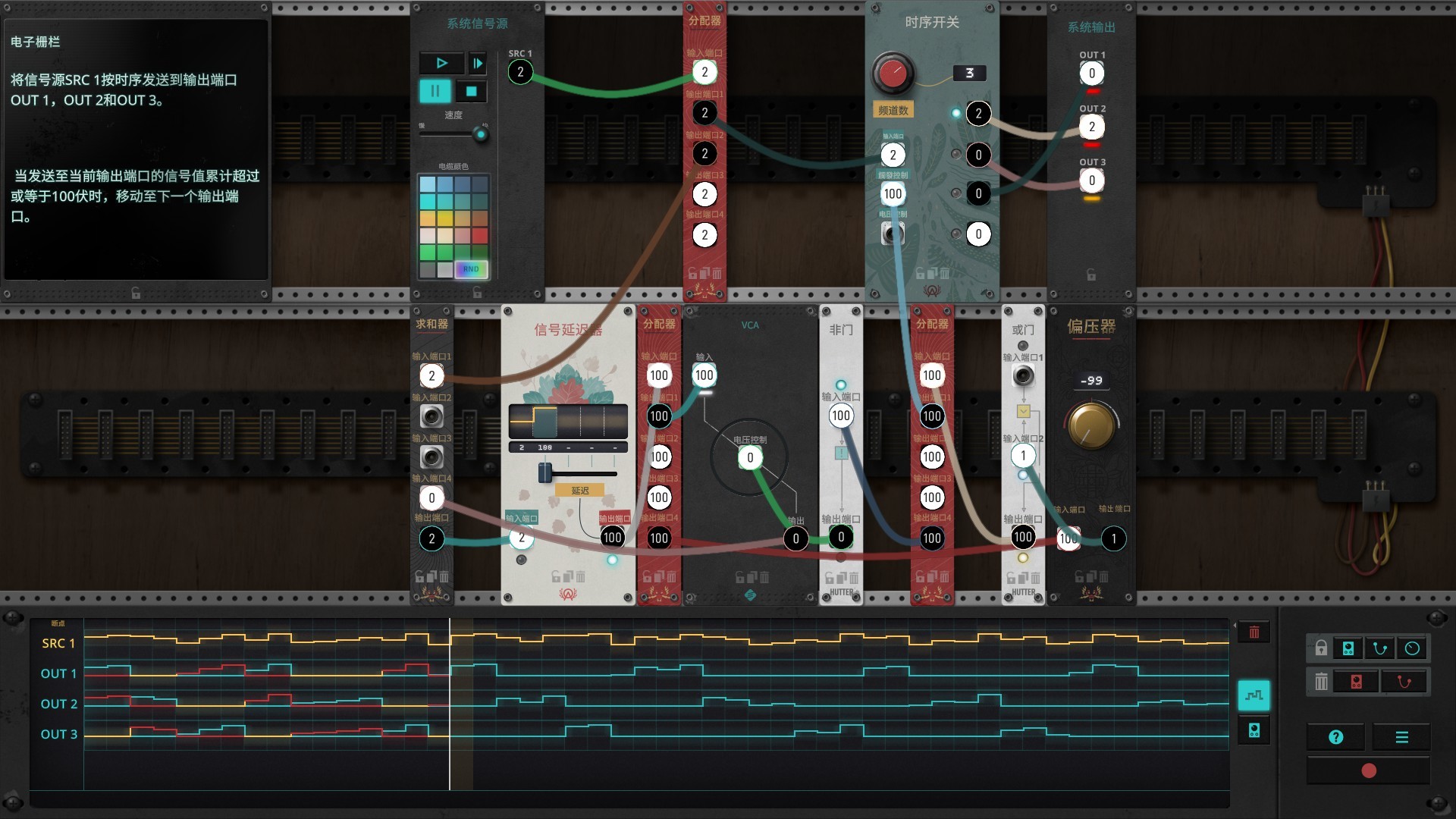Delete the 信号延迟器 module via its trash icon

[x=580, y=576]
